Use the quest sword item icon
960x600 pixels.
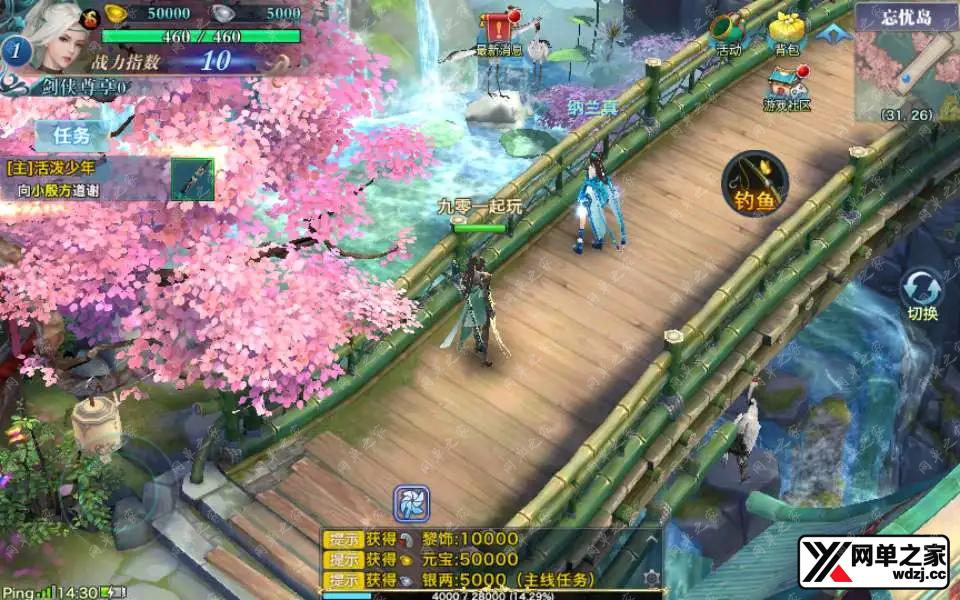coord(192,179)
